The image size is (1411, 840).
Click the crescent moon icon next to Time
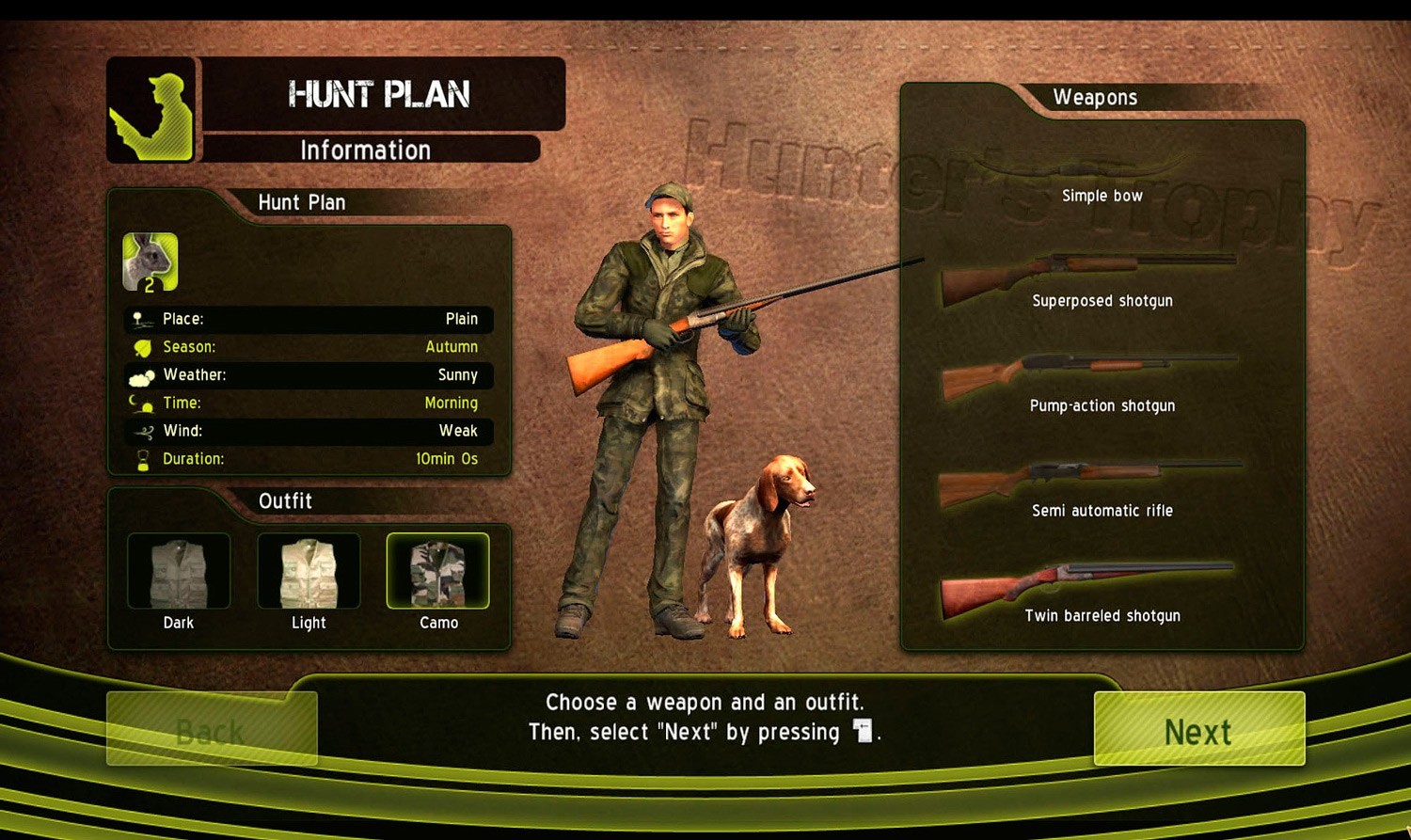(x=142, y=404)
